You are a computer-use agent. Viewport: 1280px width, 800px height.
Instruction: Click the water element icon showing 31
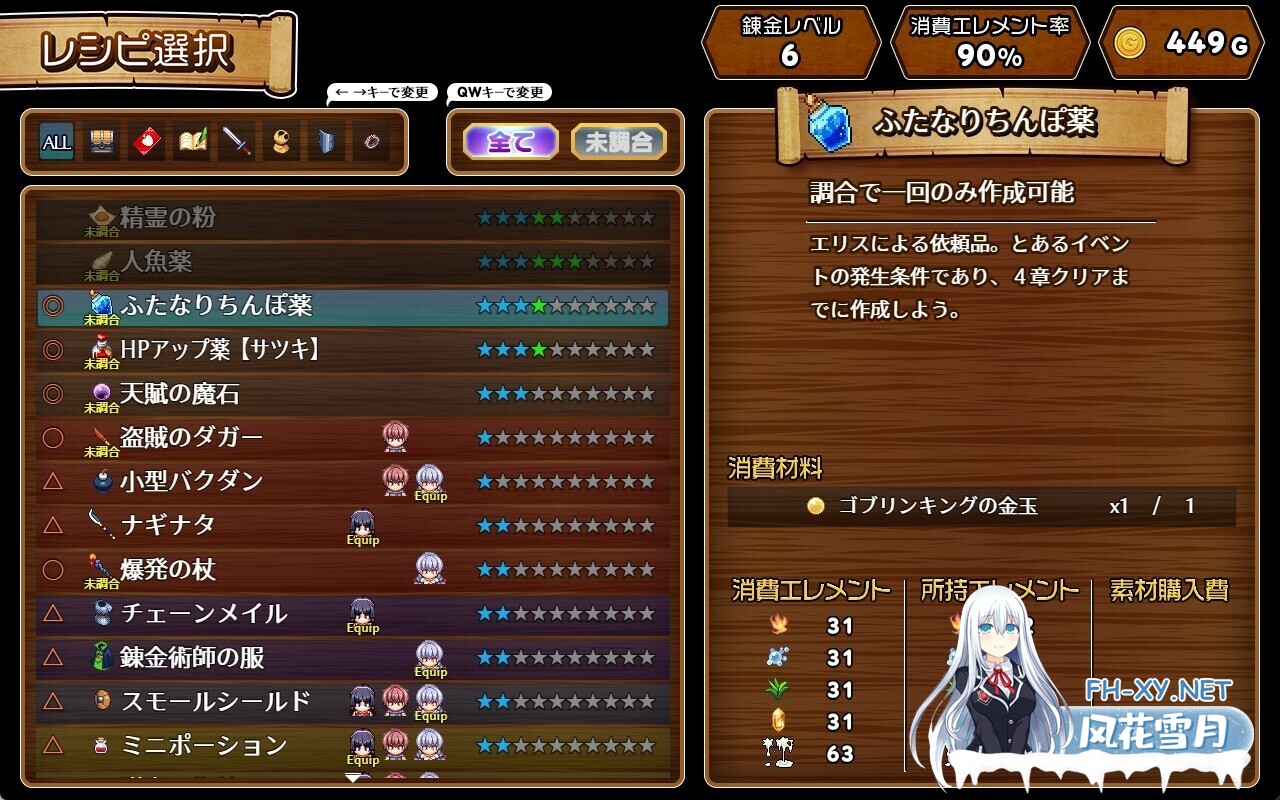coord(778,657)
